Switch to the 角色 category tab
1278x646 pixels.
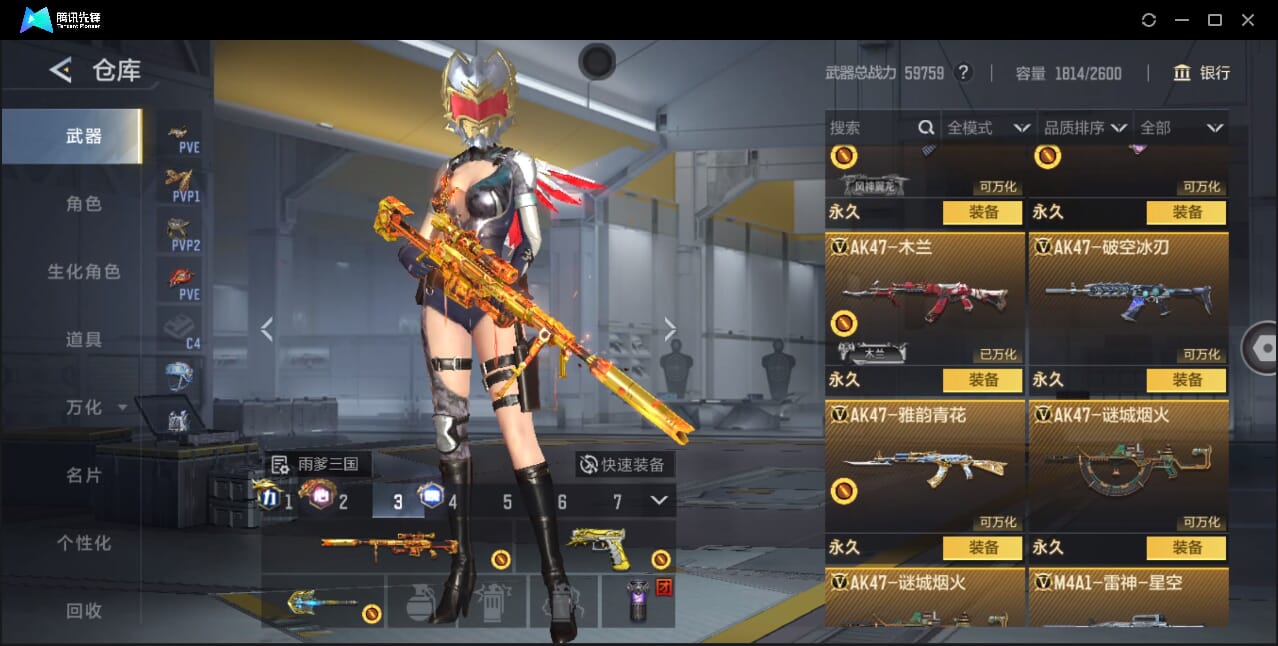[84, 204]
